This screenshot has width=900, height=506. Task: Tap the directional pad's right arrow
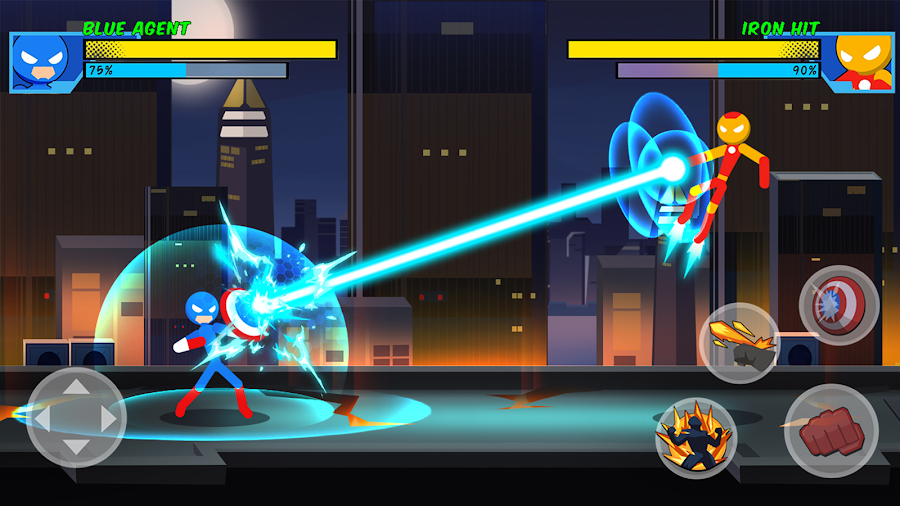106,418
